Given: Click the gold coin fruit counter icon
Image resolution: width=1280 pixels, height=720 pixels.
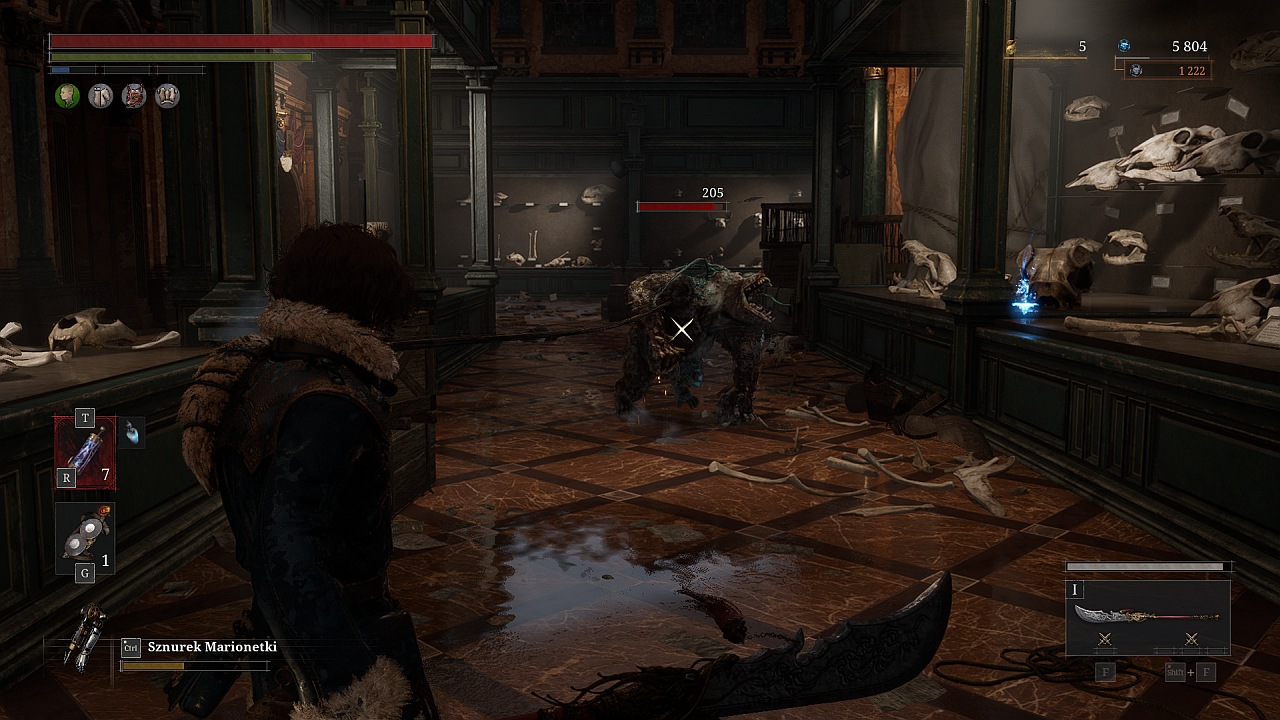Looking at the screenshot, I should click(1011, 46).
